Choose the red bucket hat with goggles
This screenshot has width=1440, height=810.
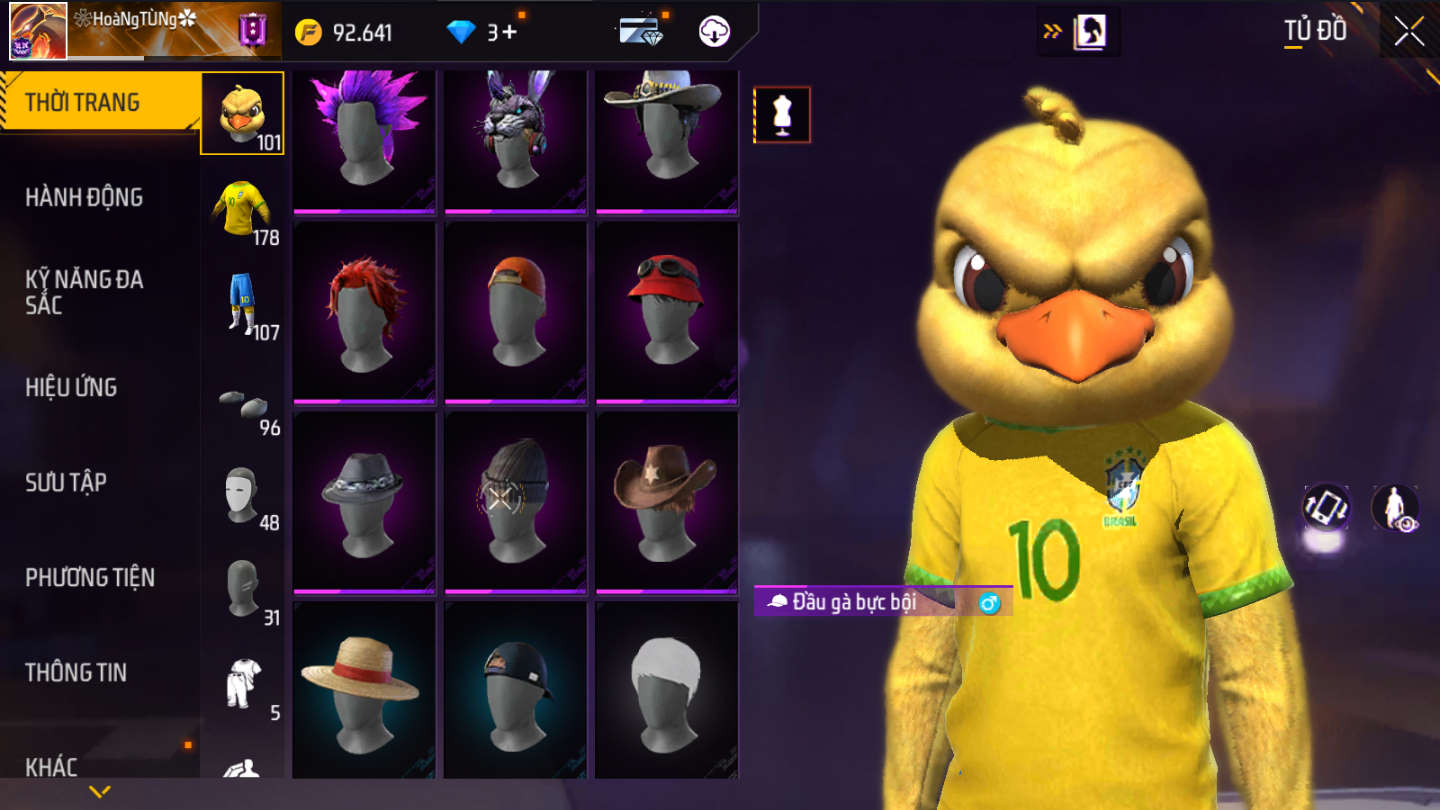pos(666,311)
